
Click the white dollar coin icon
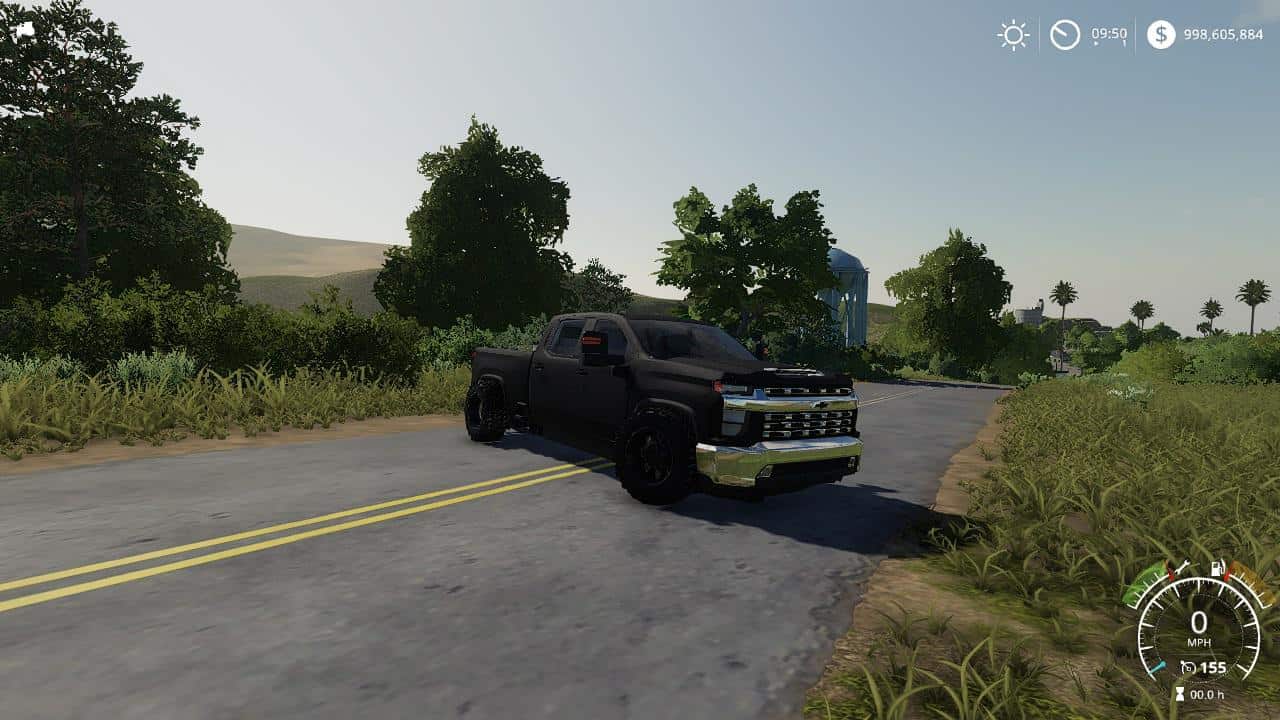(x=1160, y=35)
